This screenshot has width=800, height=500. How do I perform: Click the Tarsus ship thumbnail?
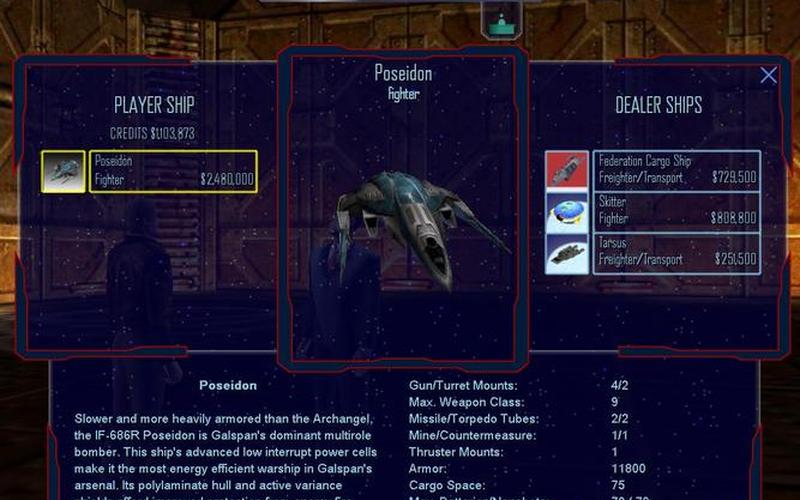[x=567, y=252]
